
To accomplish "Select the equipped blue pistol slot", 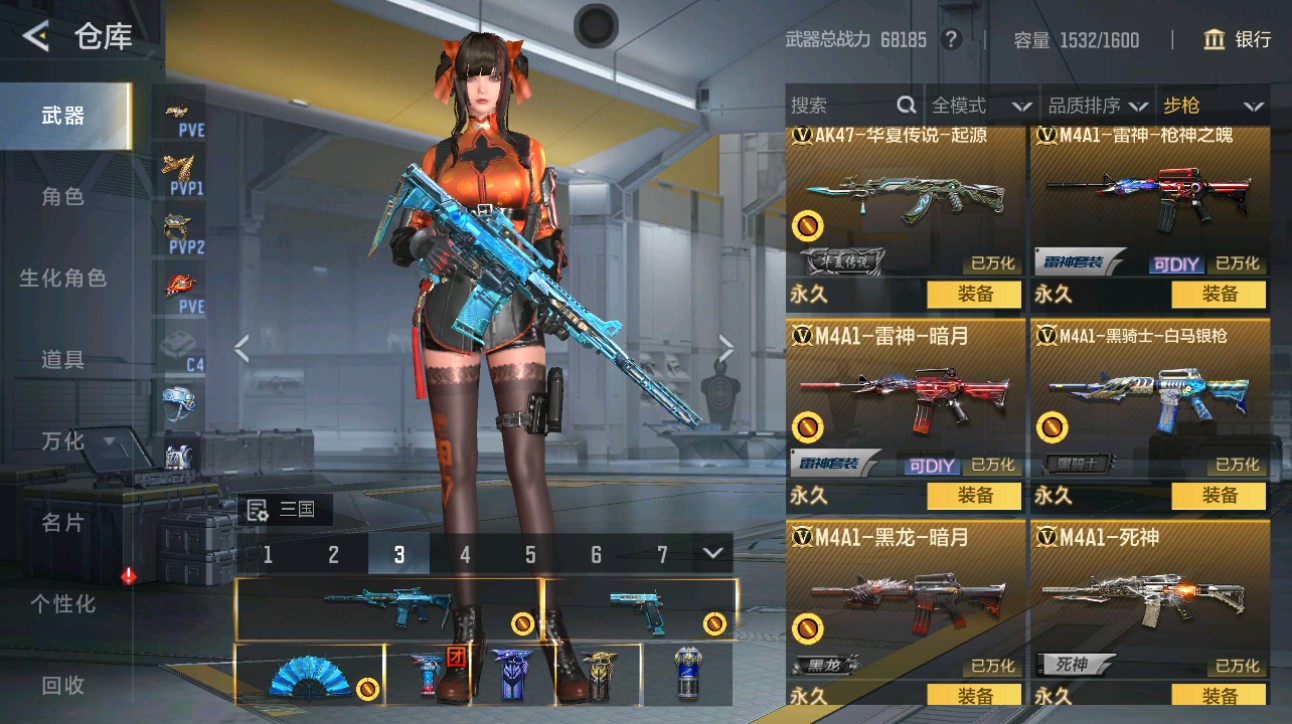I will [x=640, y=609].
